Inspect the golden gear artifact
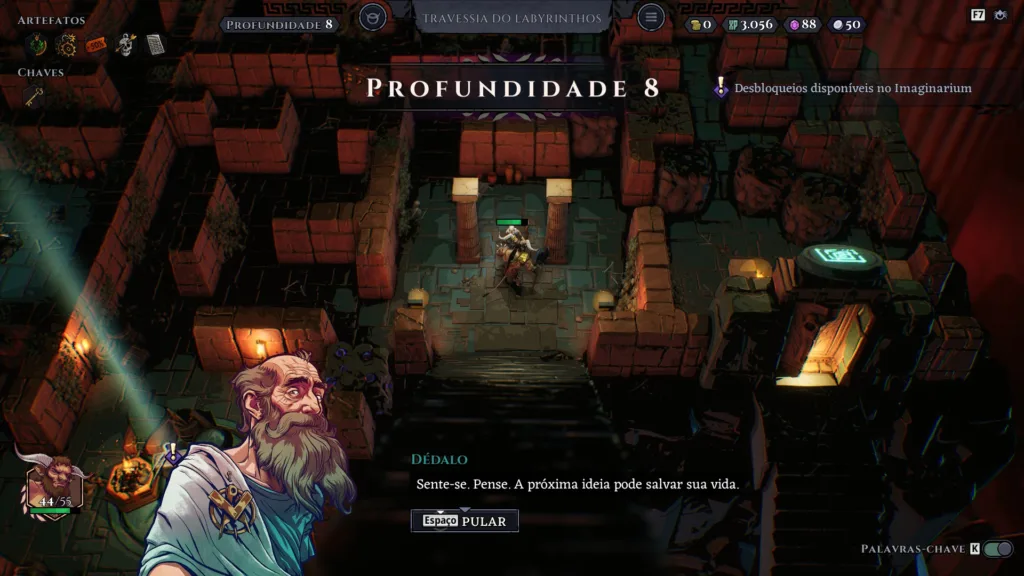 pyautogui.click(x=66, y=44)
